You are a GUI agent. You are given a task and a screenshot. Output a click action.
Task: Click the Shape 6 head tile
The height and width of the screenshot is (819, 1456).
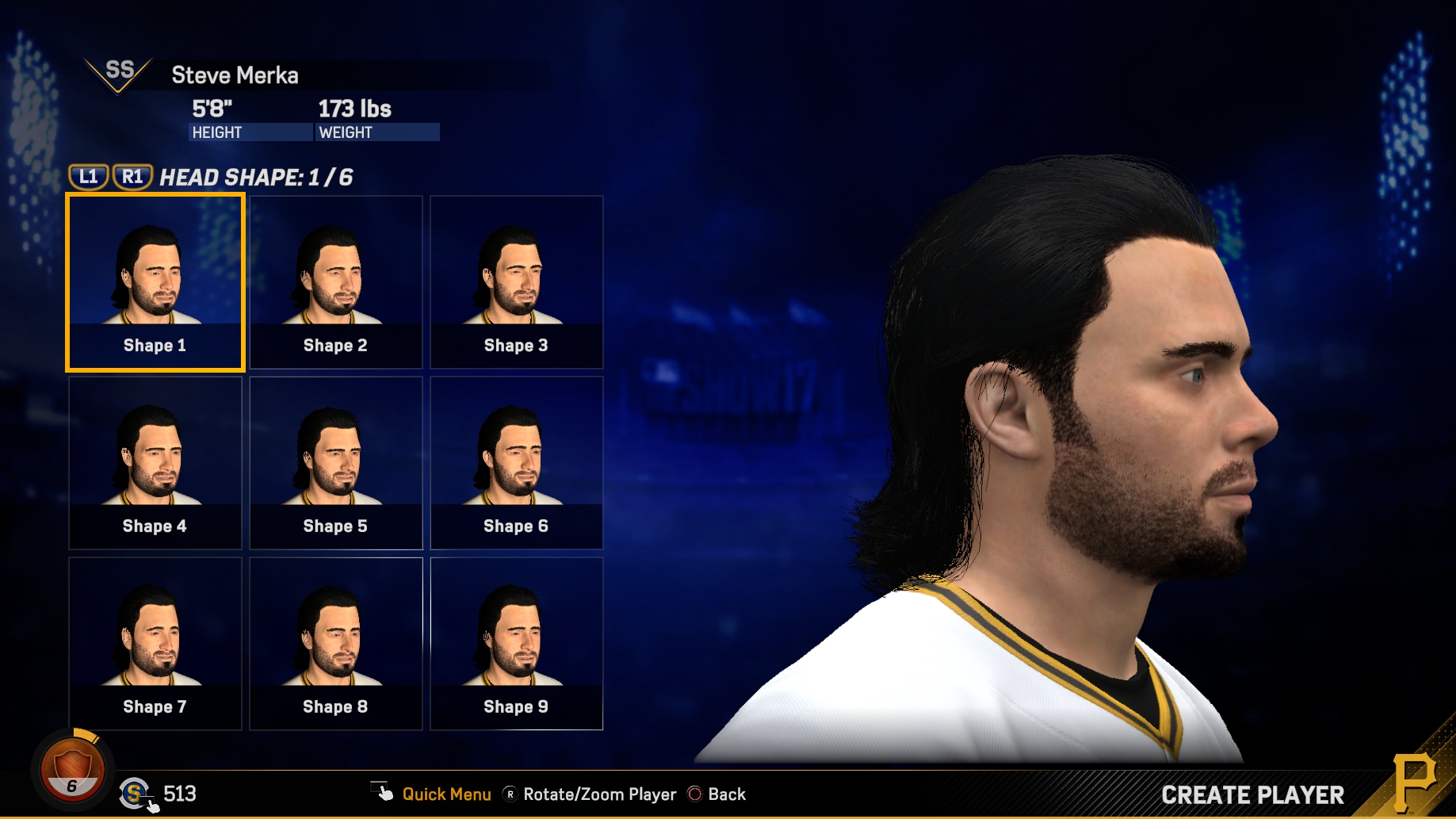tap(517, 463)
